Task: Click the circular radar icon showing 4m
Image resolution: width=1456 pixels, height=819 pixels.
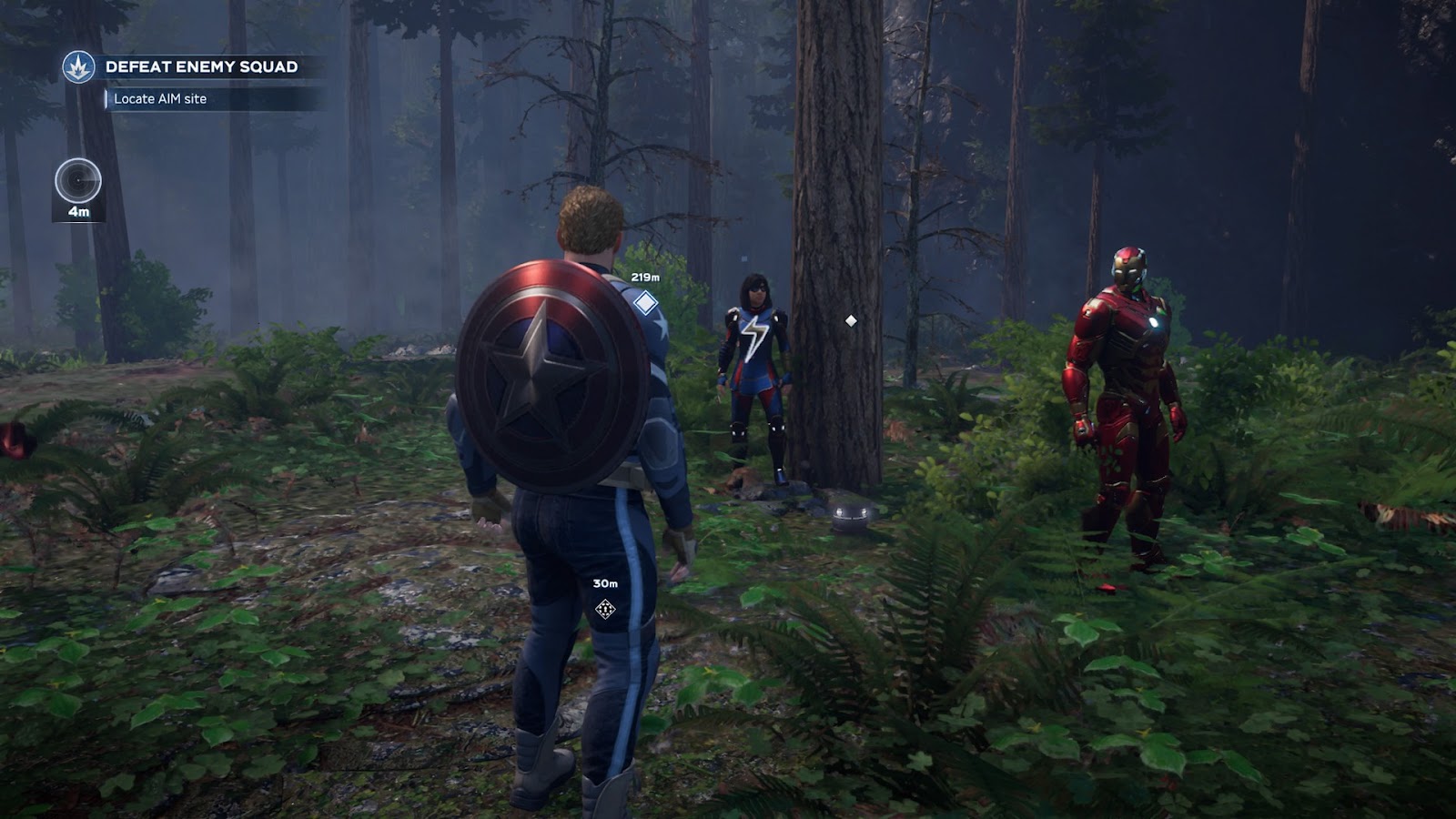Action: point(78,181)
